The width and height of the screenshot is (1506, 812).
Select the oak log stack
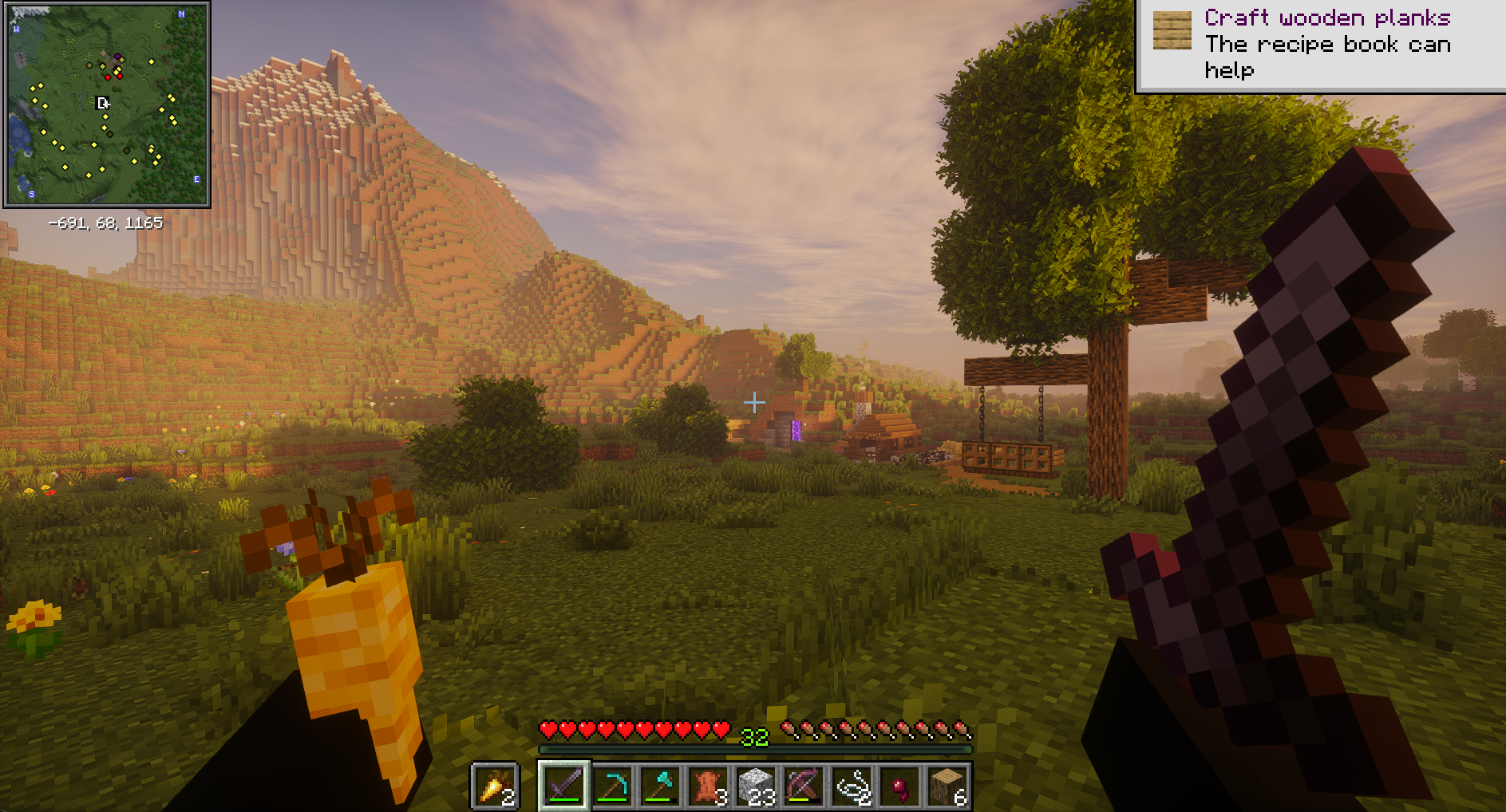tap(947, 786)
